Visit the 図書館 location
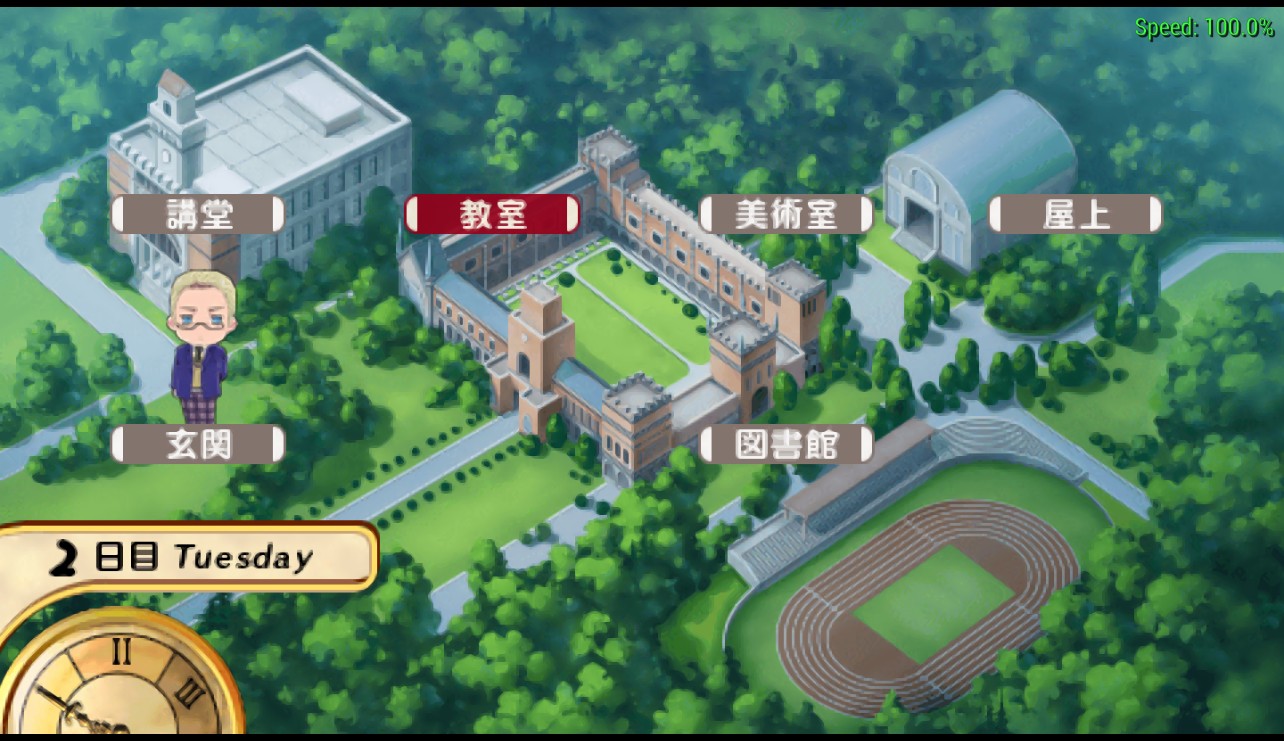Image resolution: width=1284 pixels, height=741 pixels. 786,444
